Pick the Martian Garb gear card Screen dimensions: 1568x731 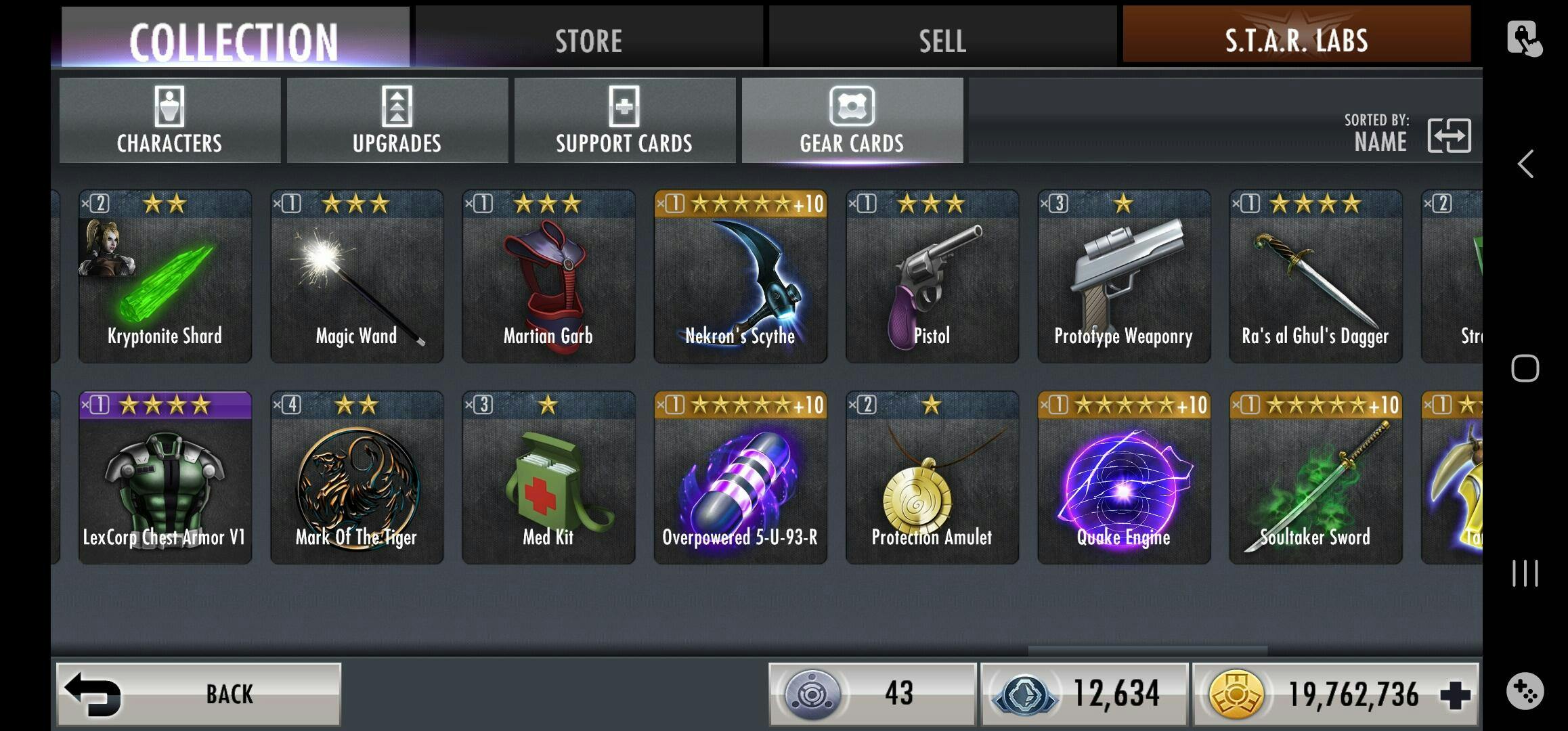tap(548, 276)
